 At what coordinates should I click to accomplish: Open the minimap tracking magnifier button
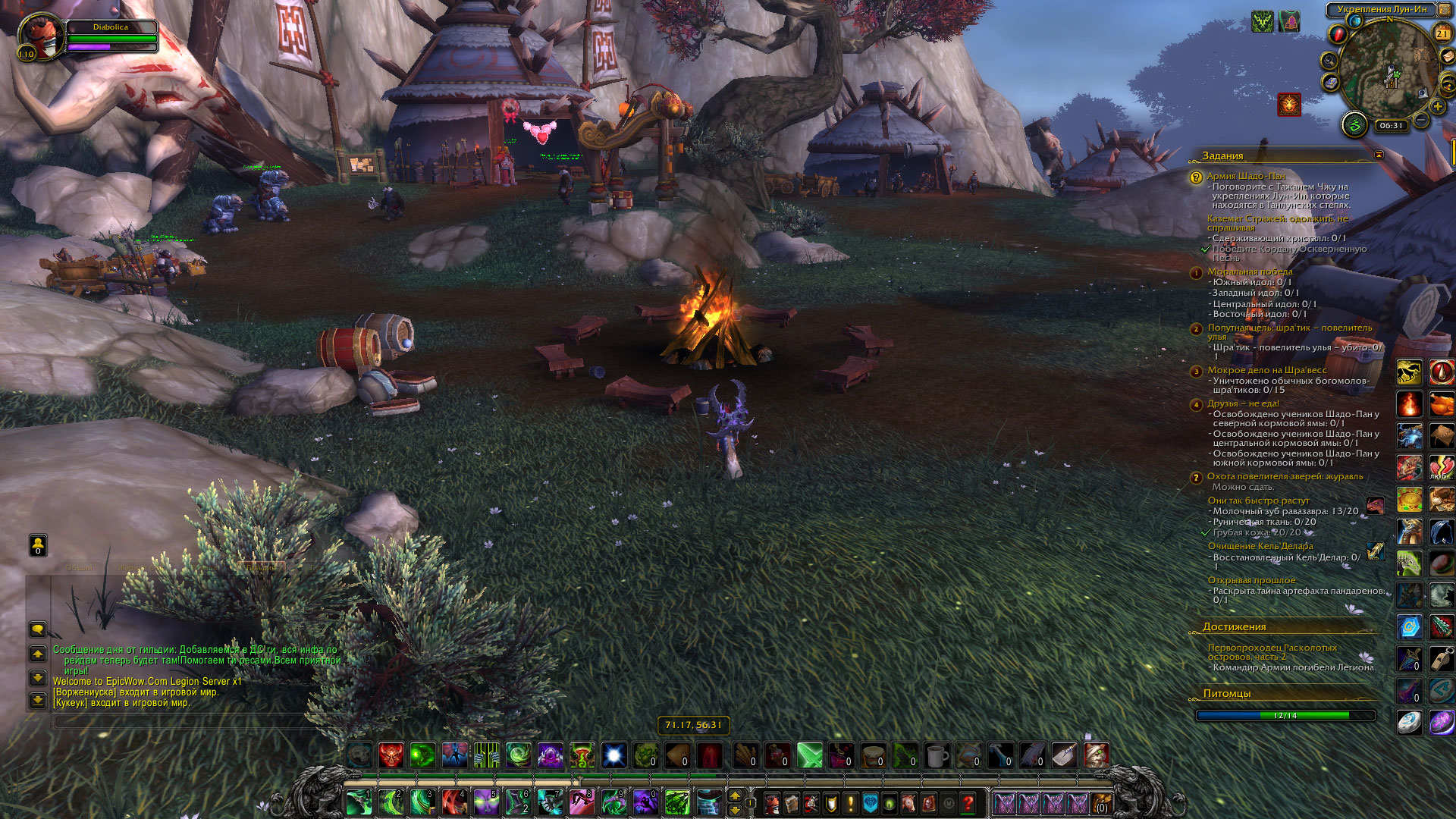click(x=1329, y=61)
